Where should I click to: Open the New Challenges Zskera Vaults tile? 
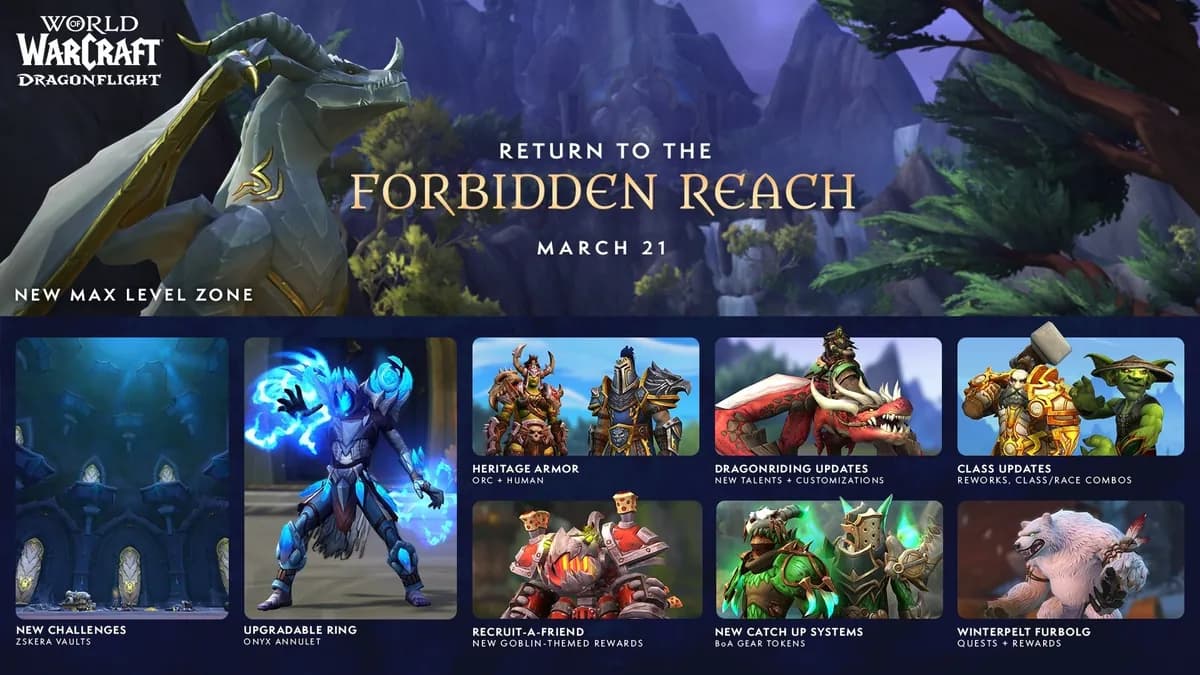(x=122, y=477)
